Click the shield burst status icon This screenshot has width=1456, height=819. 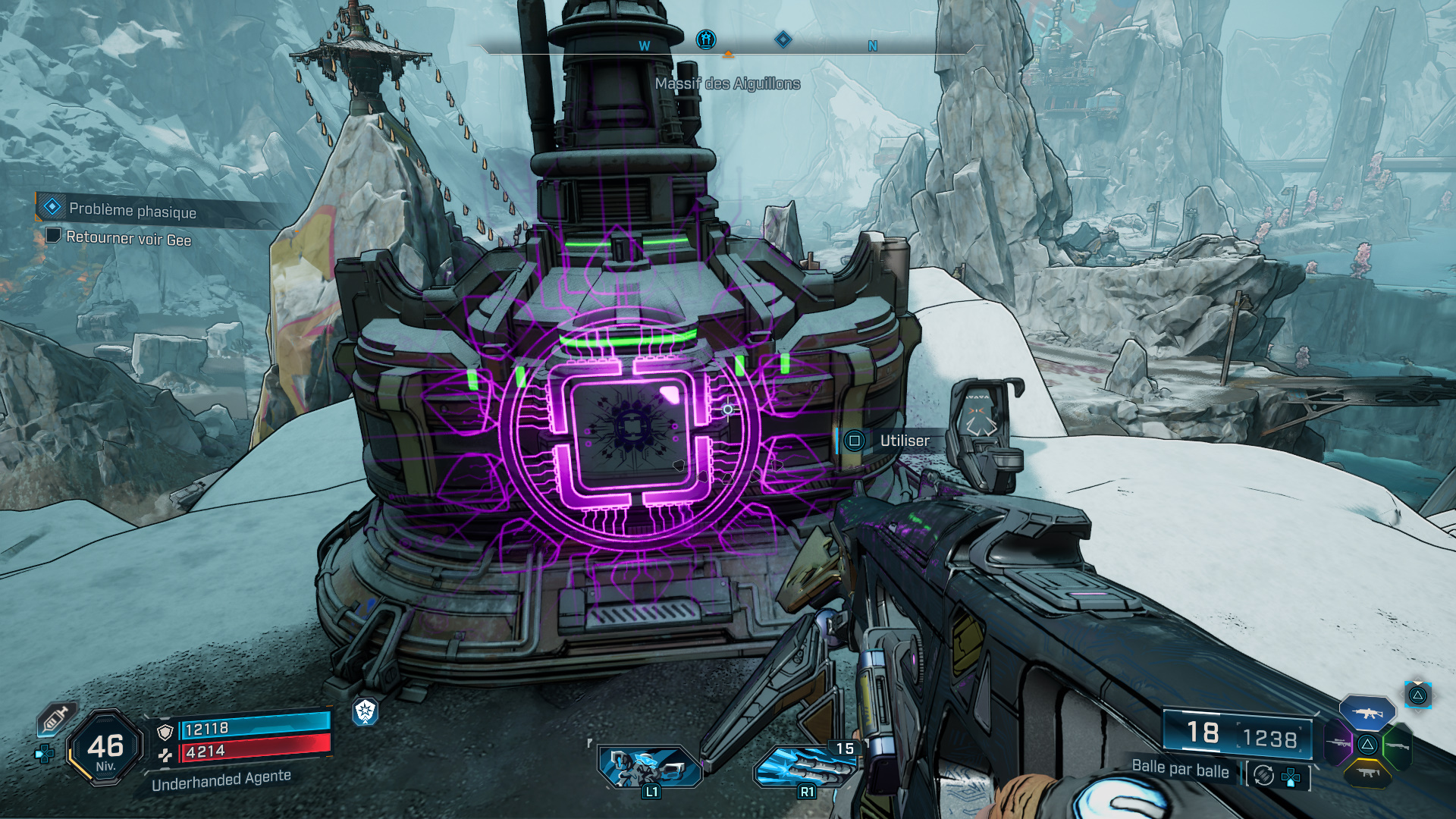pyautogui.click(x=366, y=711)
